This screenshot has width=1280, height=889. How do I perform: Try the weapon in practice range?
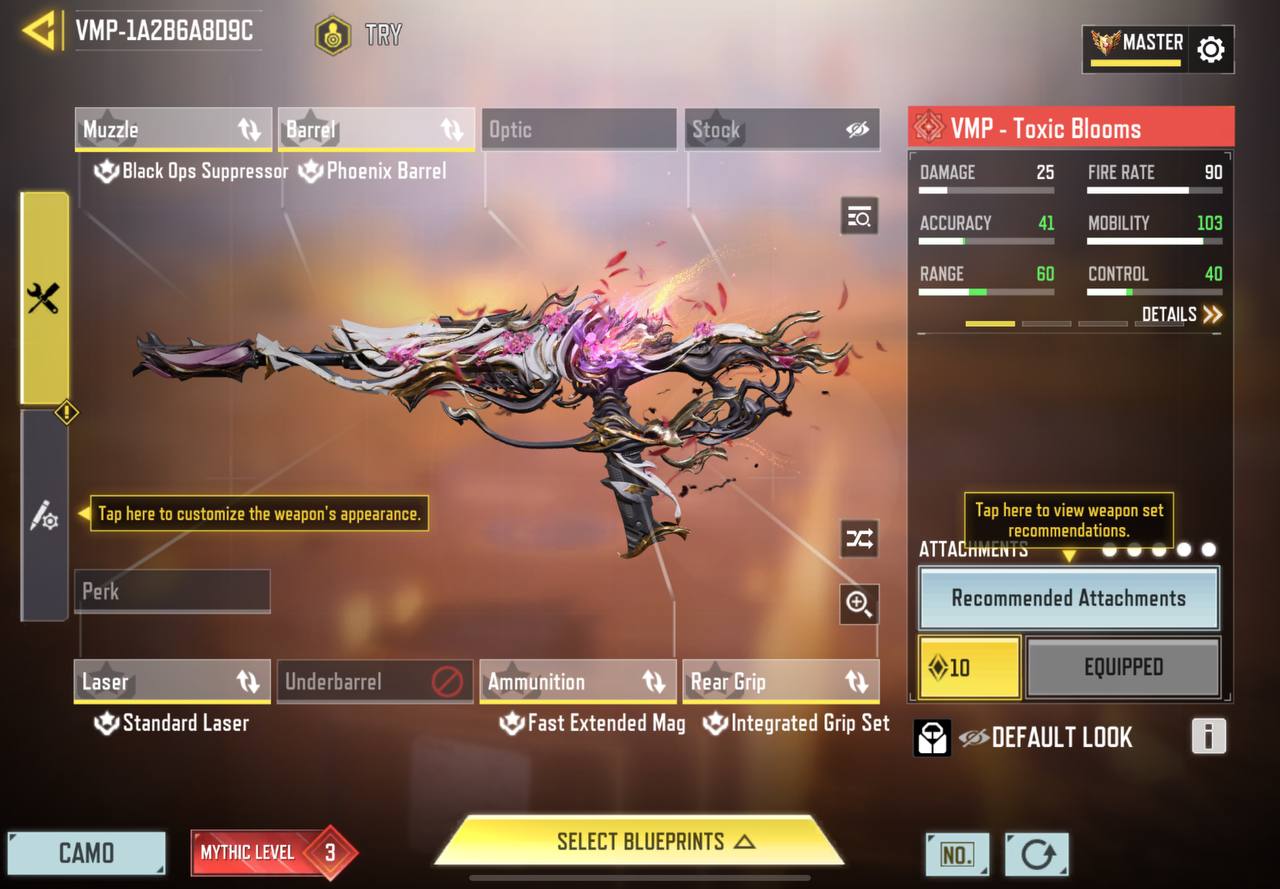(x=358, y=35)
